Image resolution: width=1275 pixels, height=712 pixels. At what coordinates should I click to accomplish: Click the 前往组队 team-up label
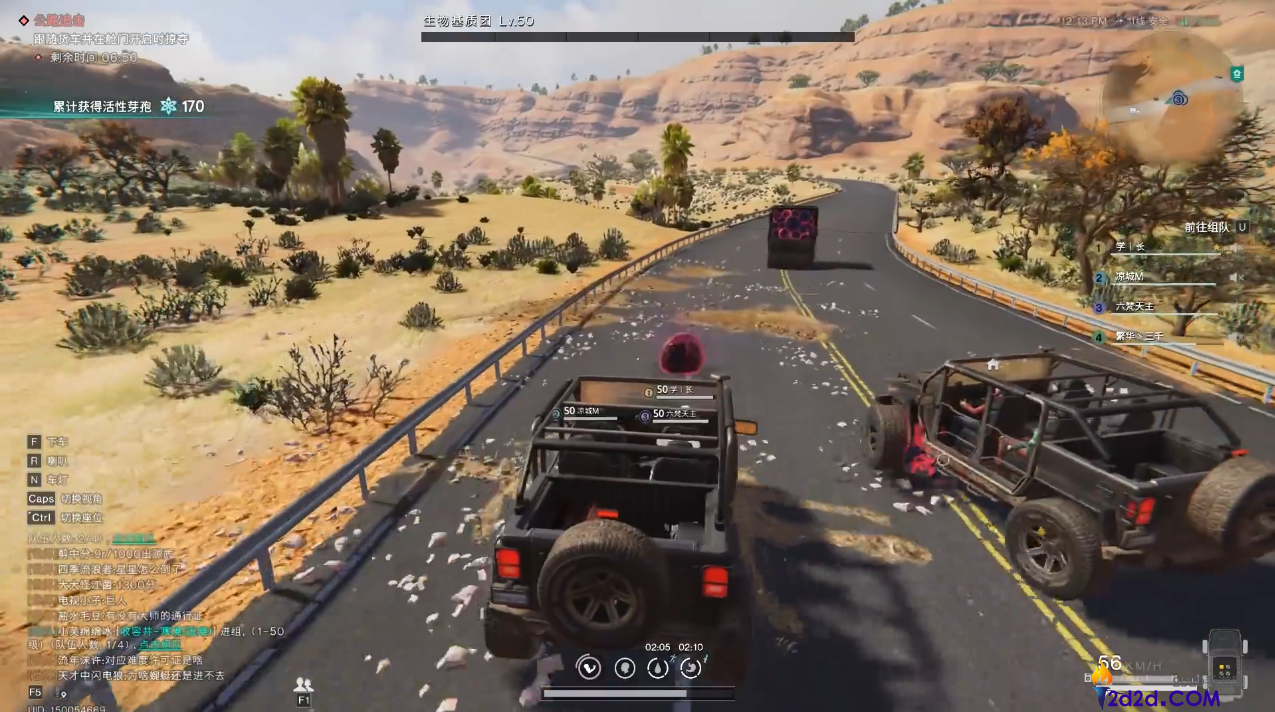tap(1207, 227)
